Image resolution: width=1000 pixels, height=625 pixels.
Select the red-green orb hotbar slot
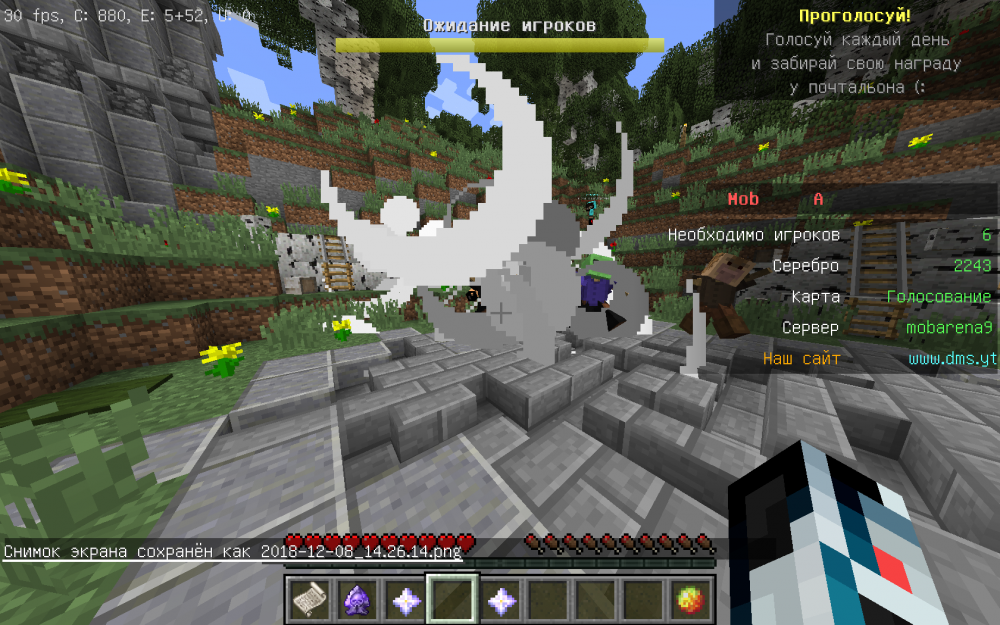690,600
